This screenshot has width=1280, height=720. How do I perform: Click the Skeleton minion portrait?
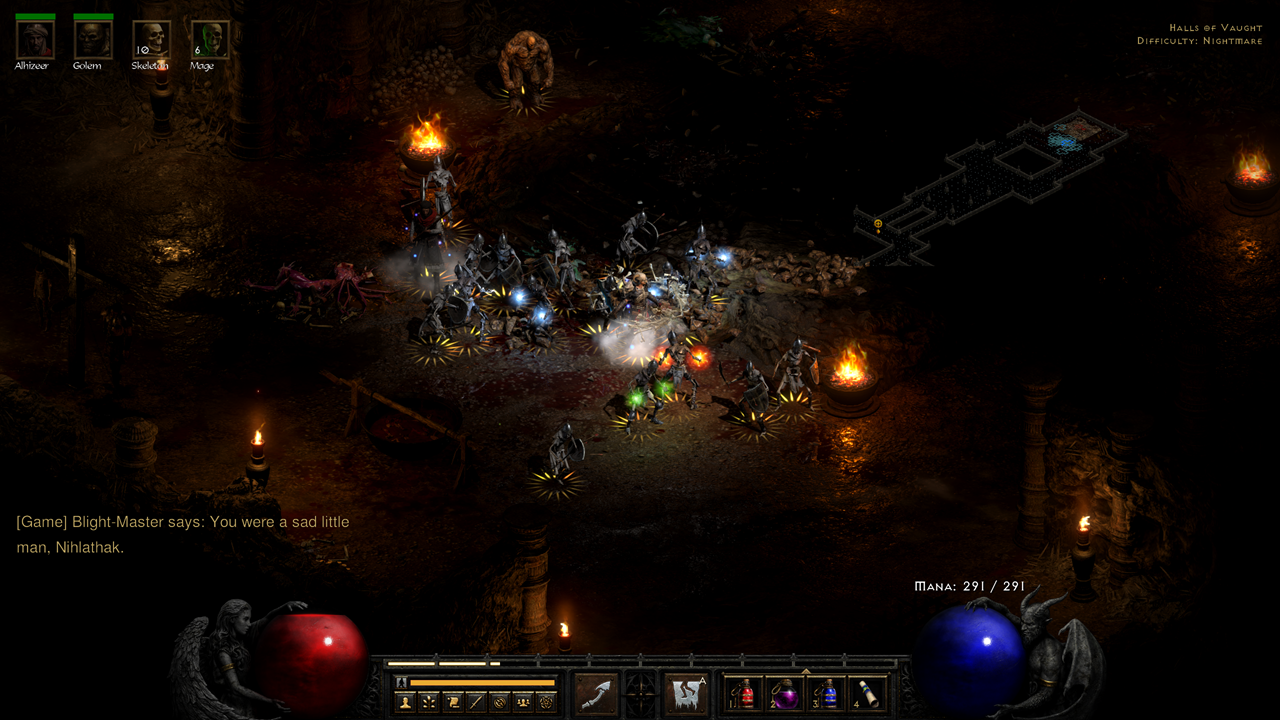(151, 40)
